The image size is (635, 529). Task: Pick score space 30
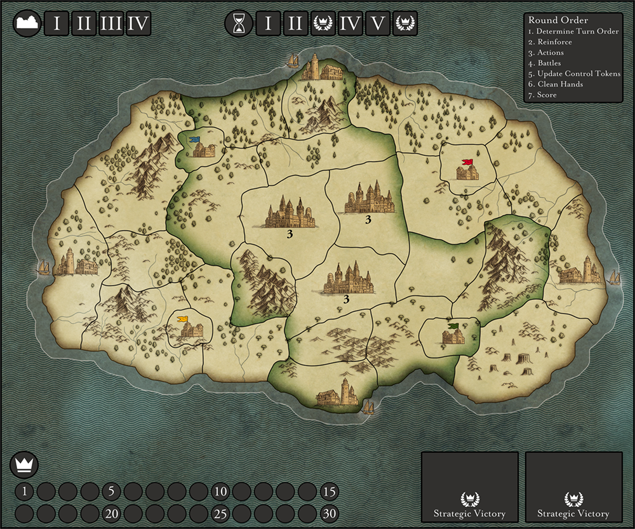pos(330,513)
